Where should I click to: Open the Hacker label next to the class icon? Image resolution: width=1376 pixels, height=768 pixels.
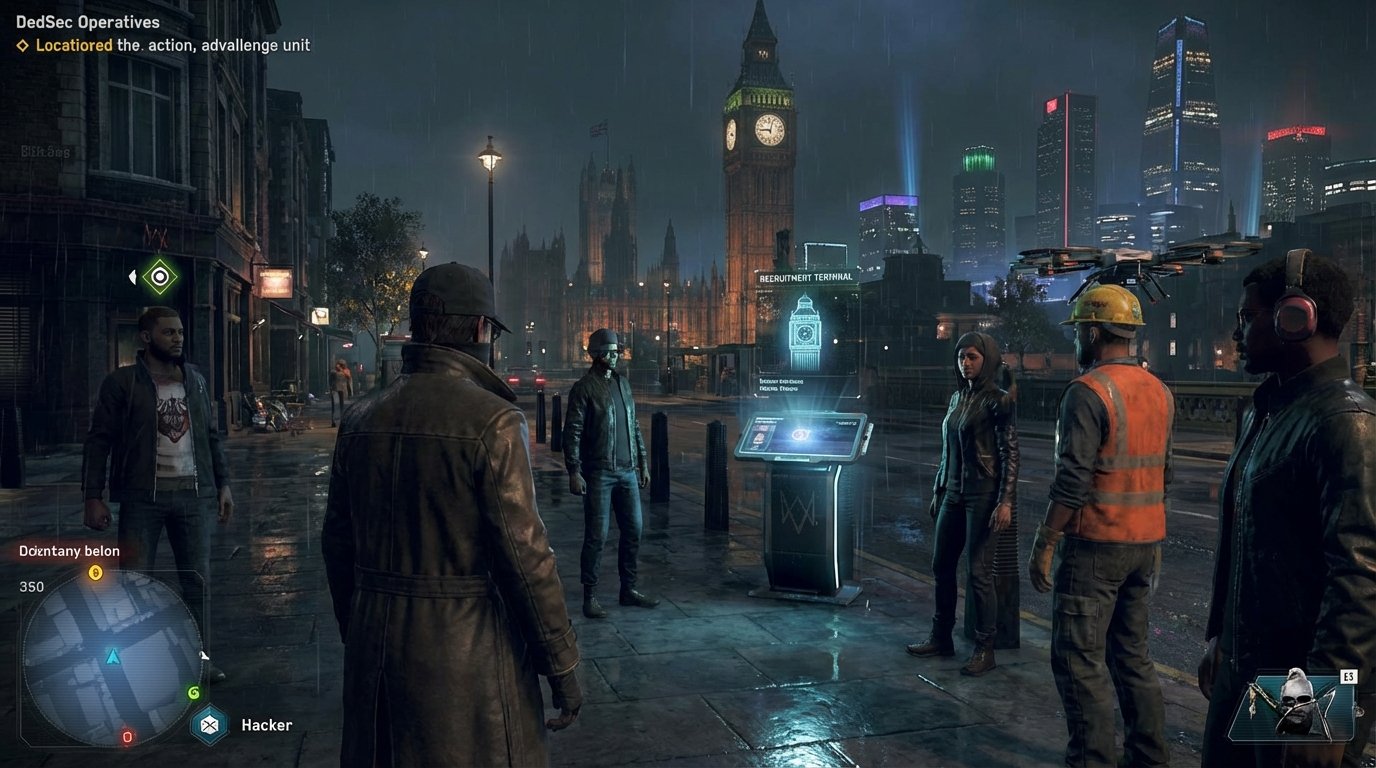[266, 724]
